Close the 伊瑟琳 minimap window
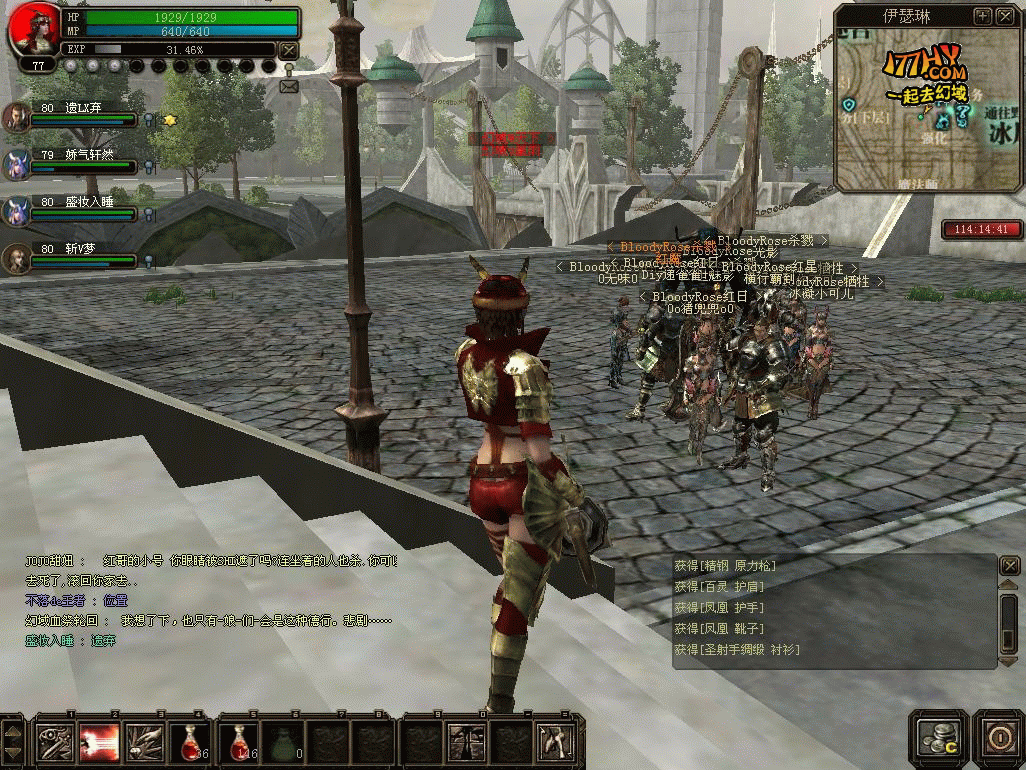This screenshot has height=770, width=1026. 1004,16
